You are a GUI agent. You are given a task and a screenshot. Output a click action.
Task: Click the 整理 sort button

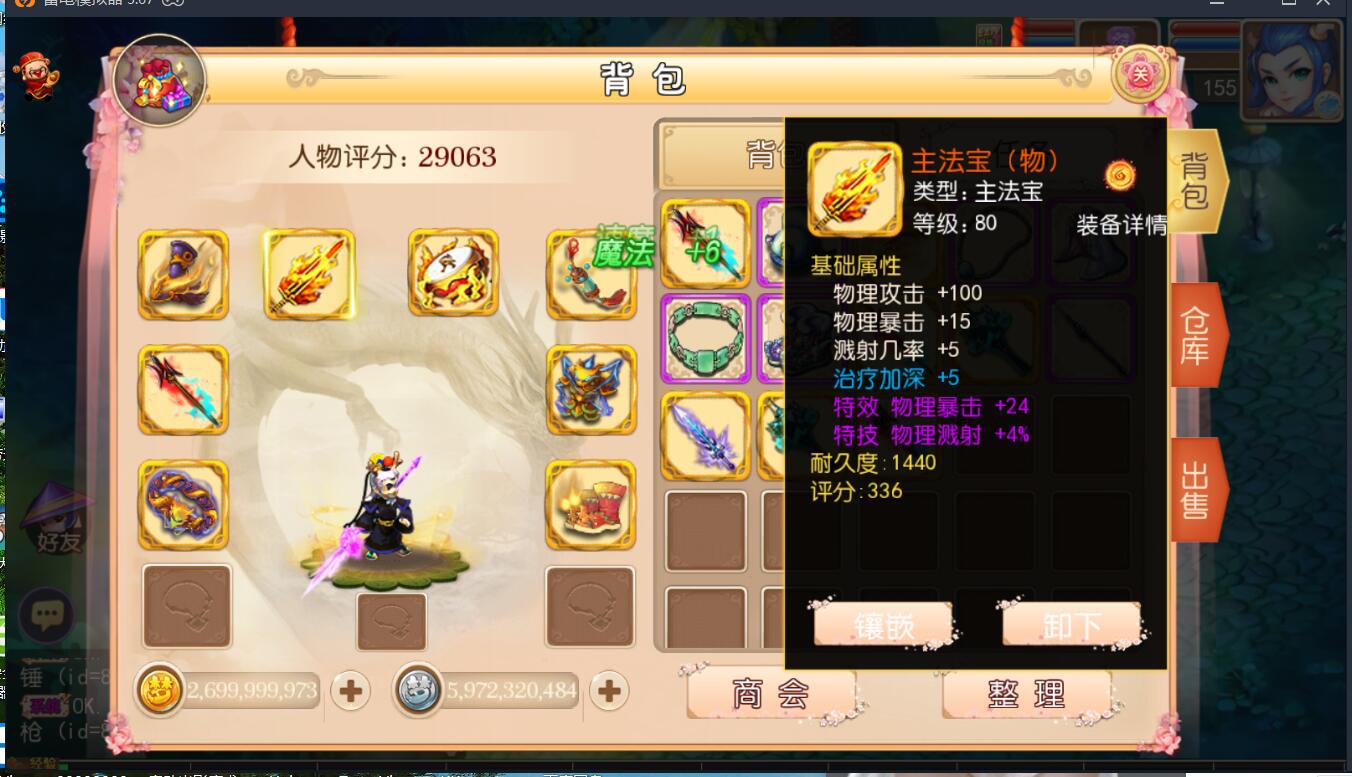point(1028,692)
